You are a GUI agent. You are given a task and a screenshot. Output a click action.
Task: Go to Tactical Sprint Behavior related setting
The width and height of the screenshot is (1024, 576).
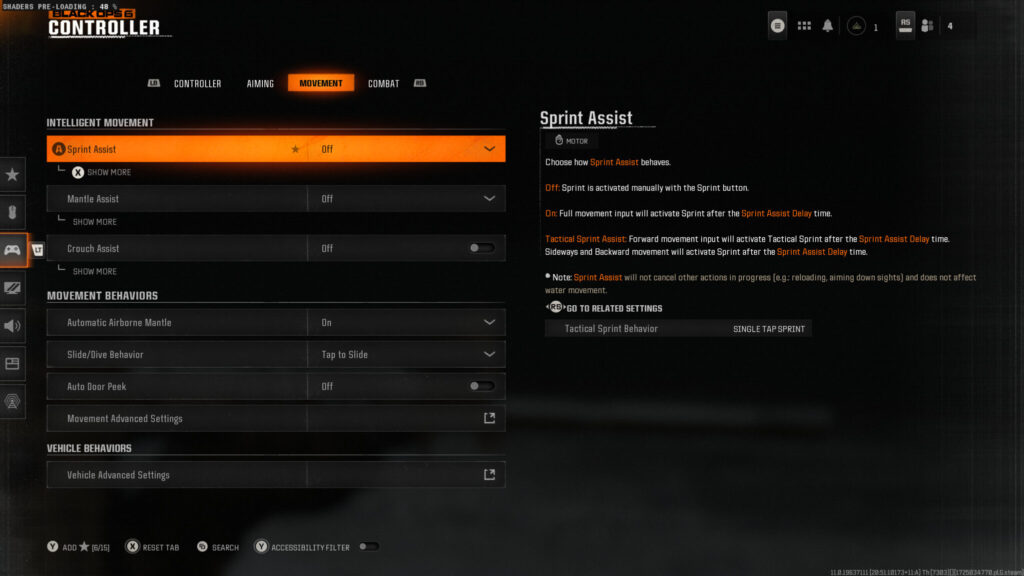pyautogui.click(x=678, y=328)
